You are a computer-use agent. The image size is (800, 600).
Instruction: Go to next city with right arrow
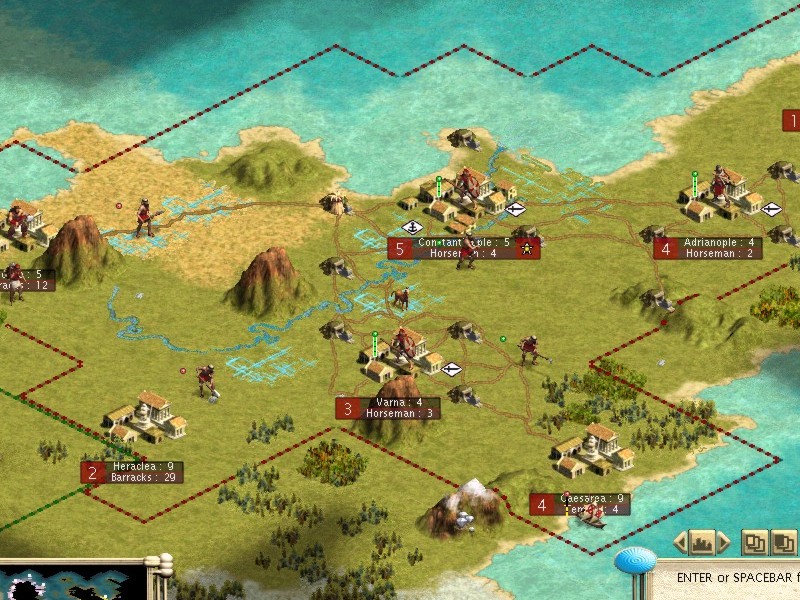point(722,543)
